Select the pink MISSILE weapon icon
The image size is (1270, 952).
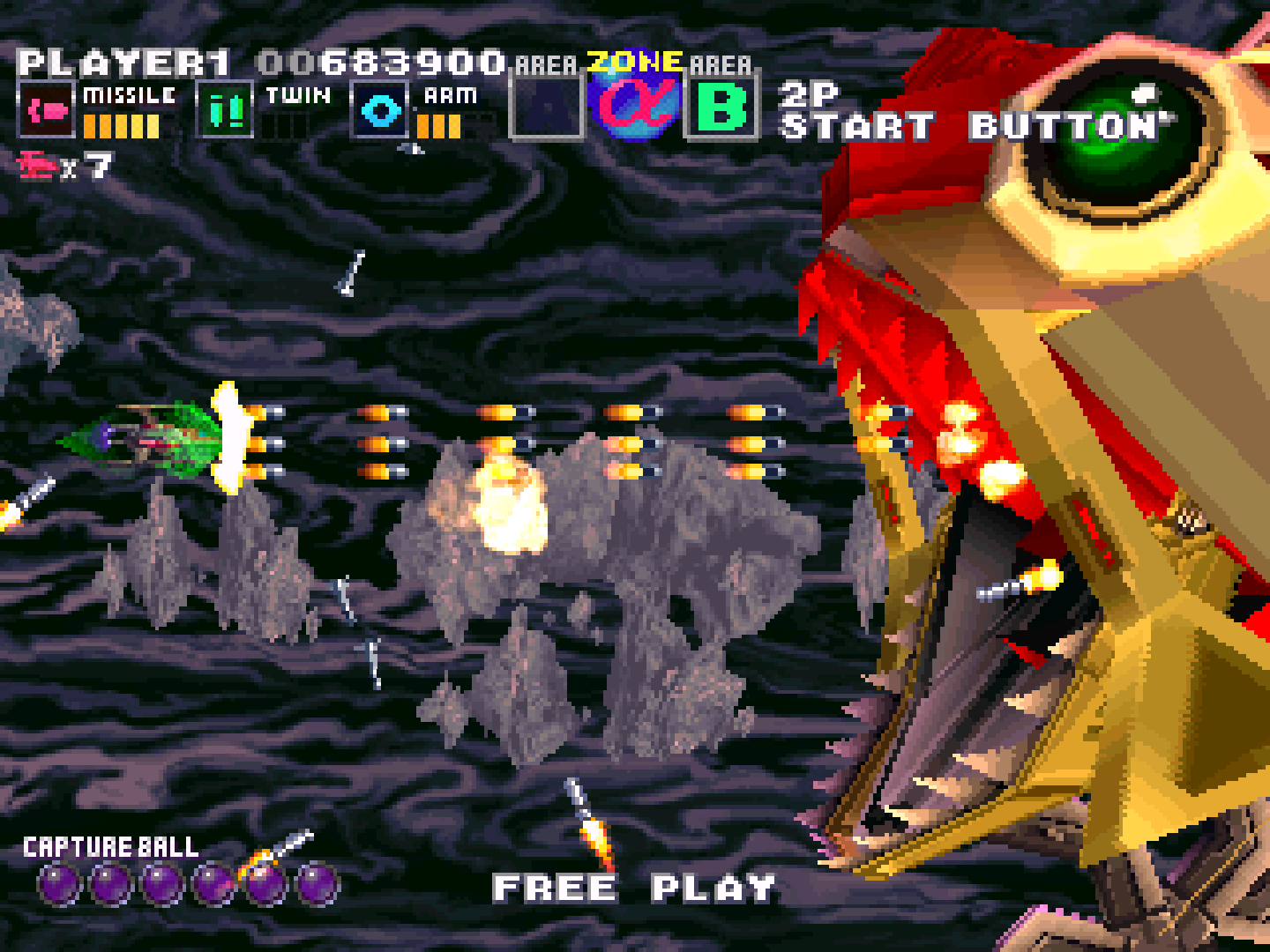pos(46,110)
